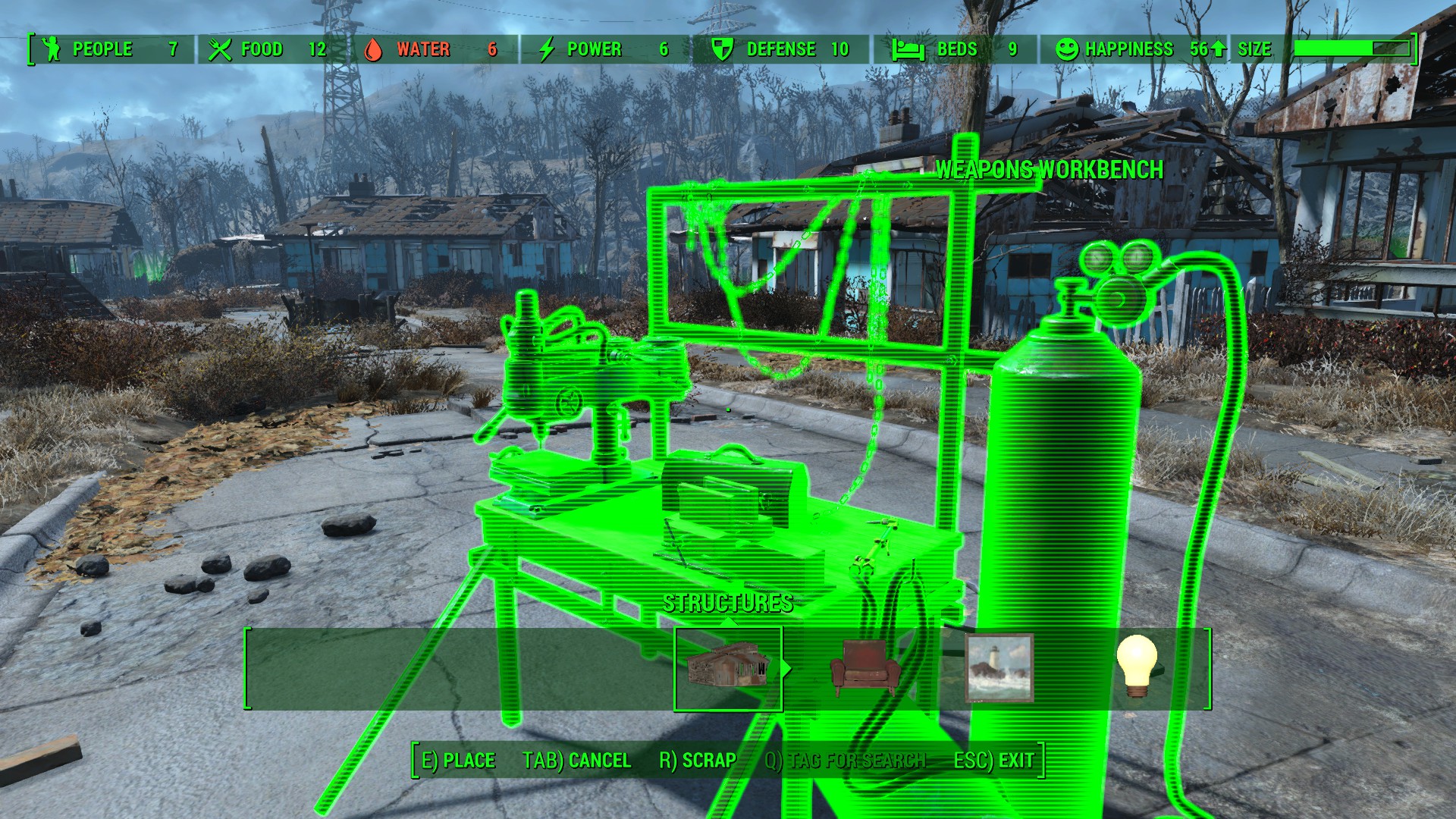This screenshot has width=1456, height=819.
Task: Click ESC) Exit to leave workshop mode
Action: [x=996, y=761]
